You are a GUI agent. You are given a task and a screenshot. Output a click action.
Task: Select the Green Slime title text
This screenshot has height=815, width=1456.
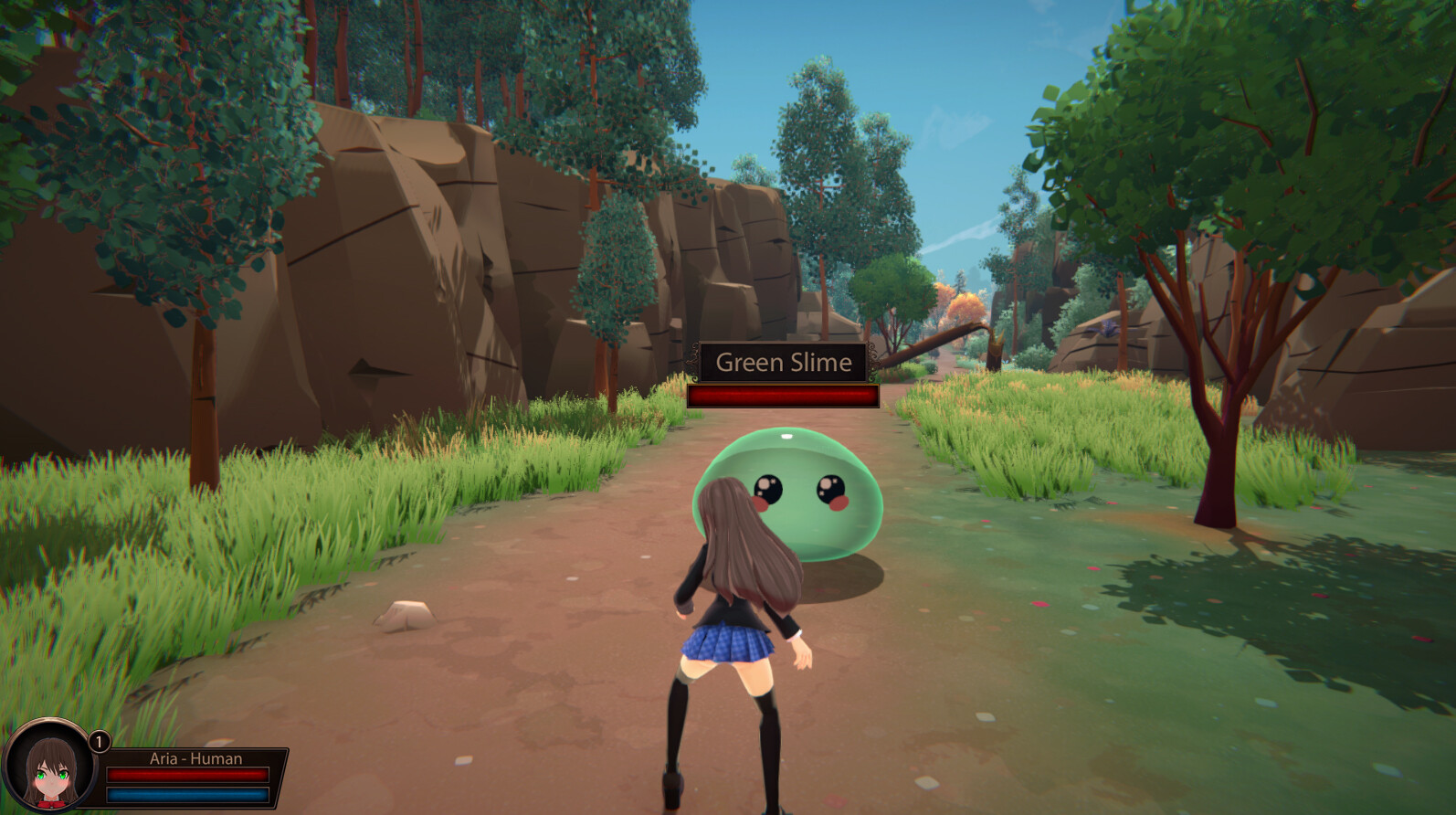pyautogui.click(x=783, y=363)
